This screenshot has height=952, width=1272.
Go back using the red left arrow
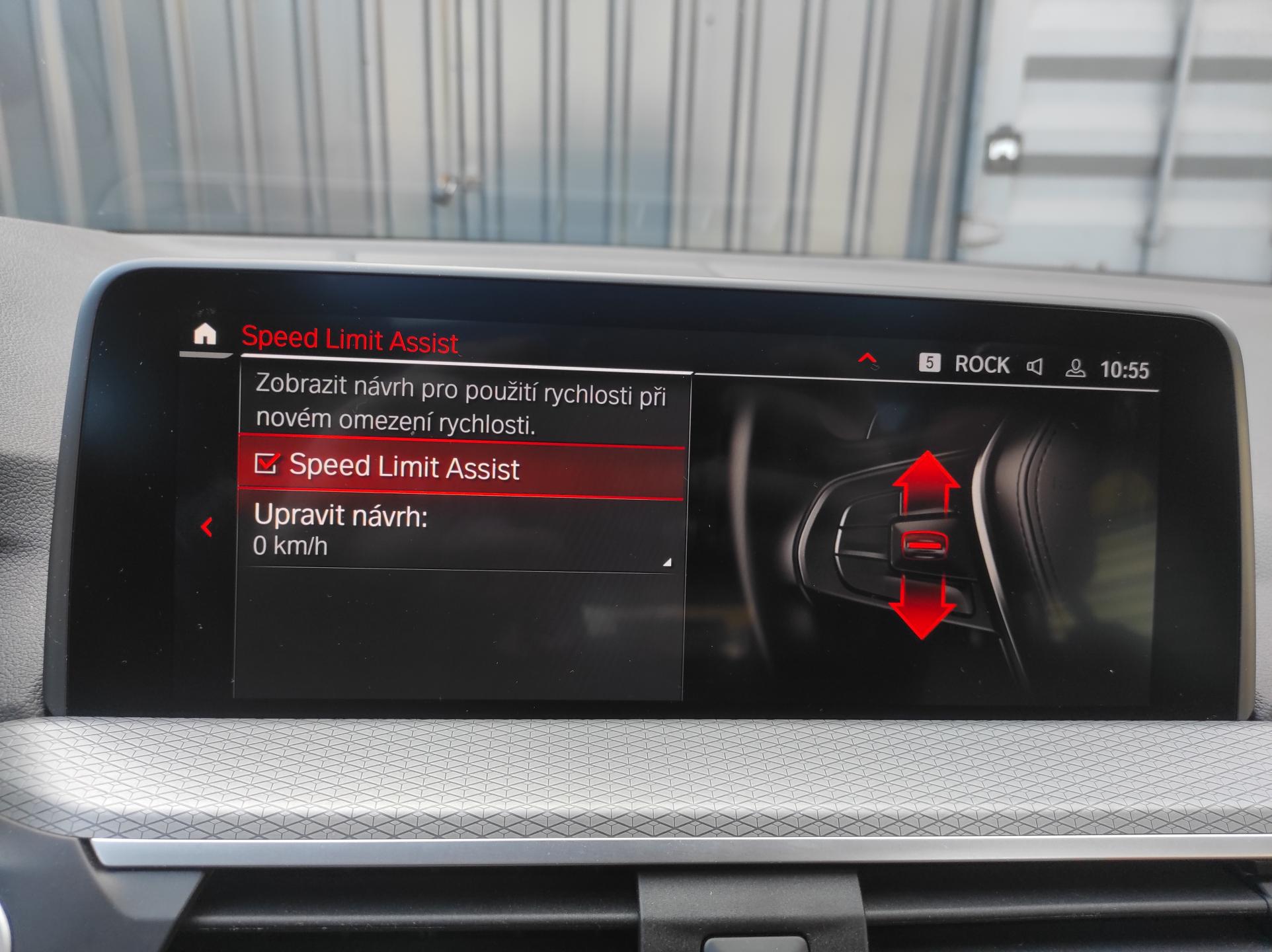coord(207,527)
